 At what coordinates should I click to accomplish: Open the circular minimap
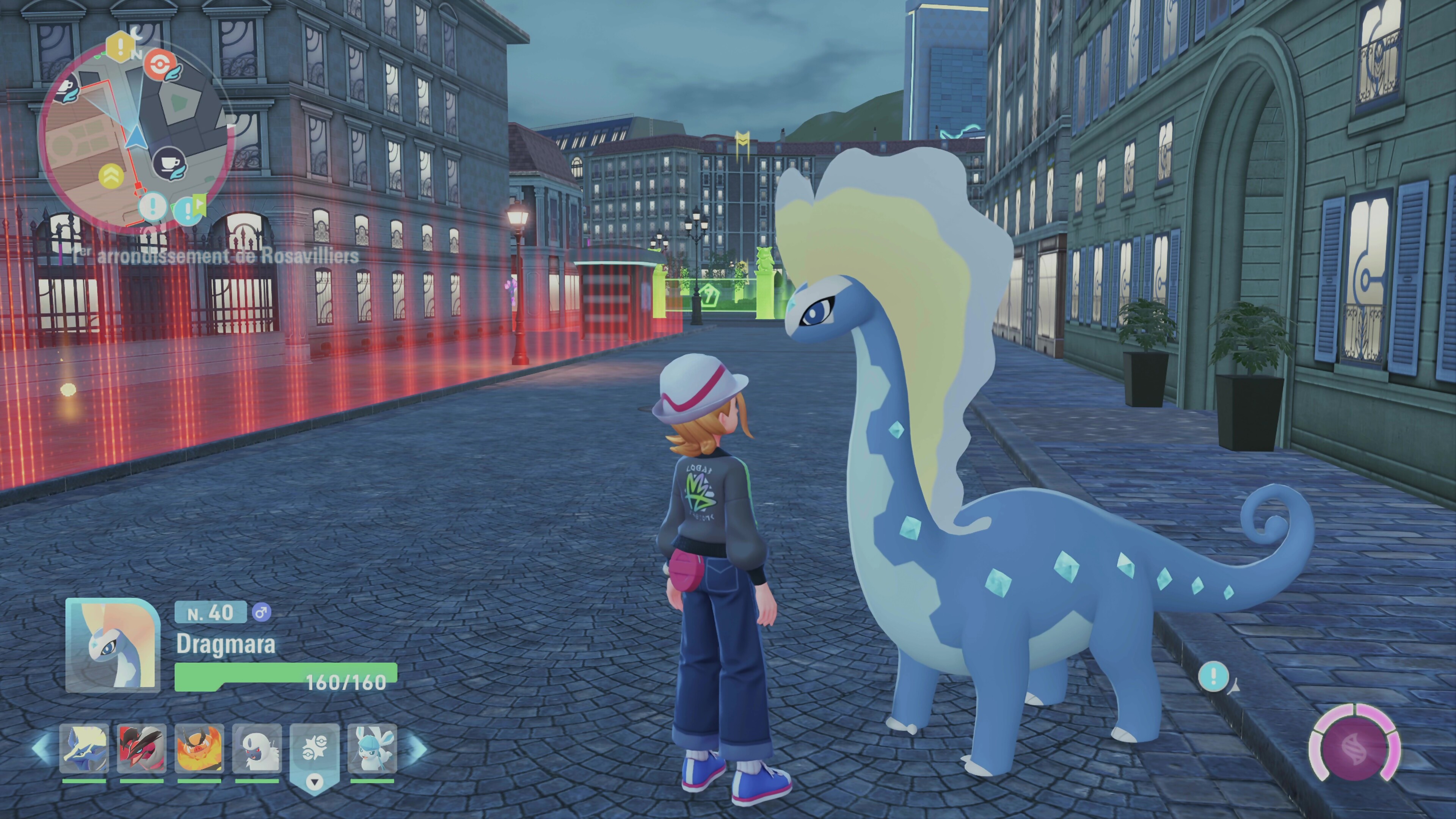pos(136,136)
